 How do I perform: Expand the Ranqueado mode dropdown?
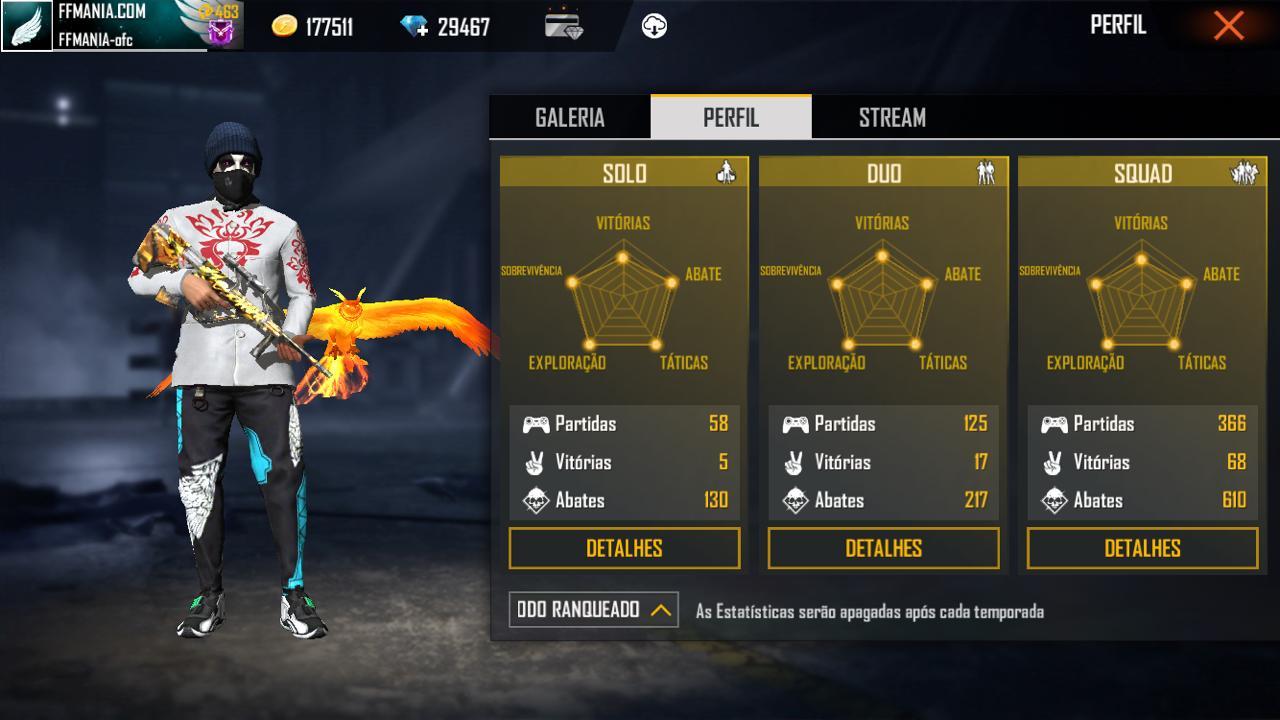point(593,610)
